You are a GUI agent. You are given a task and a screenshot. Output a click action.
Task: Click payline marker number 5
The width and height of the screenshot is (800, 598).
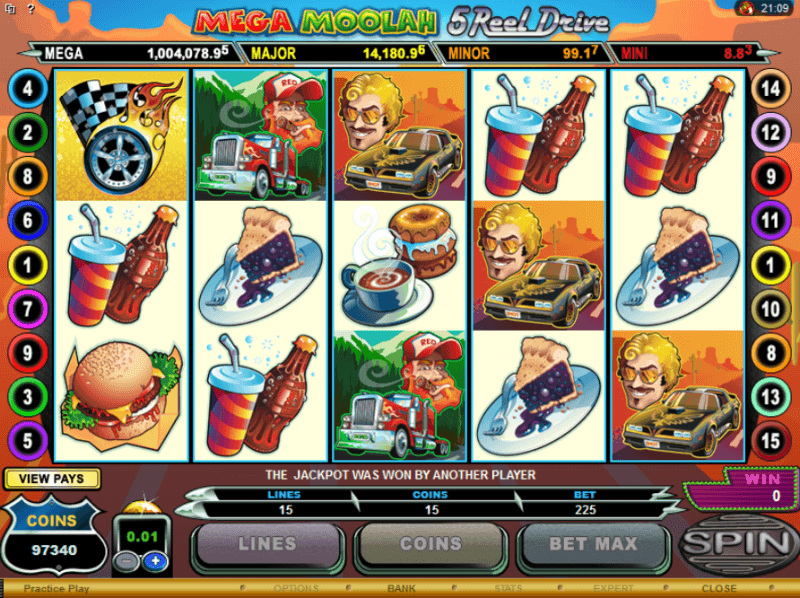click(28, 441)
